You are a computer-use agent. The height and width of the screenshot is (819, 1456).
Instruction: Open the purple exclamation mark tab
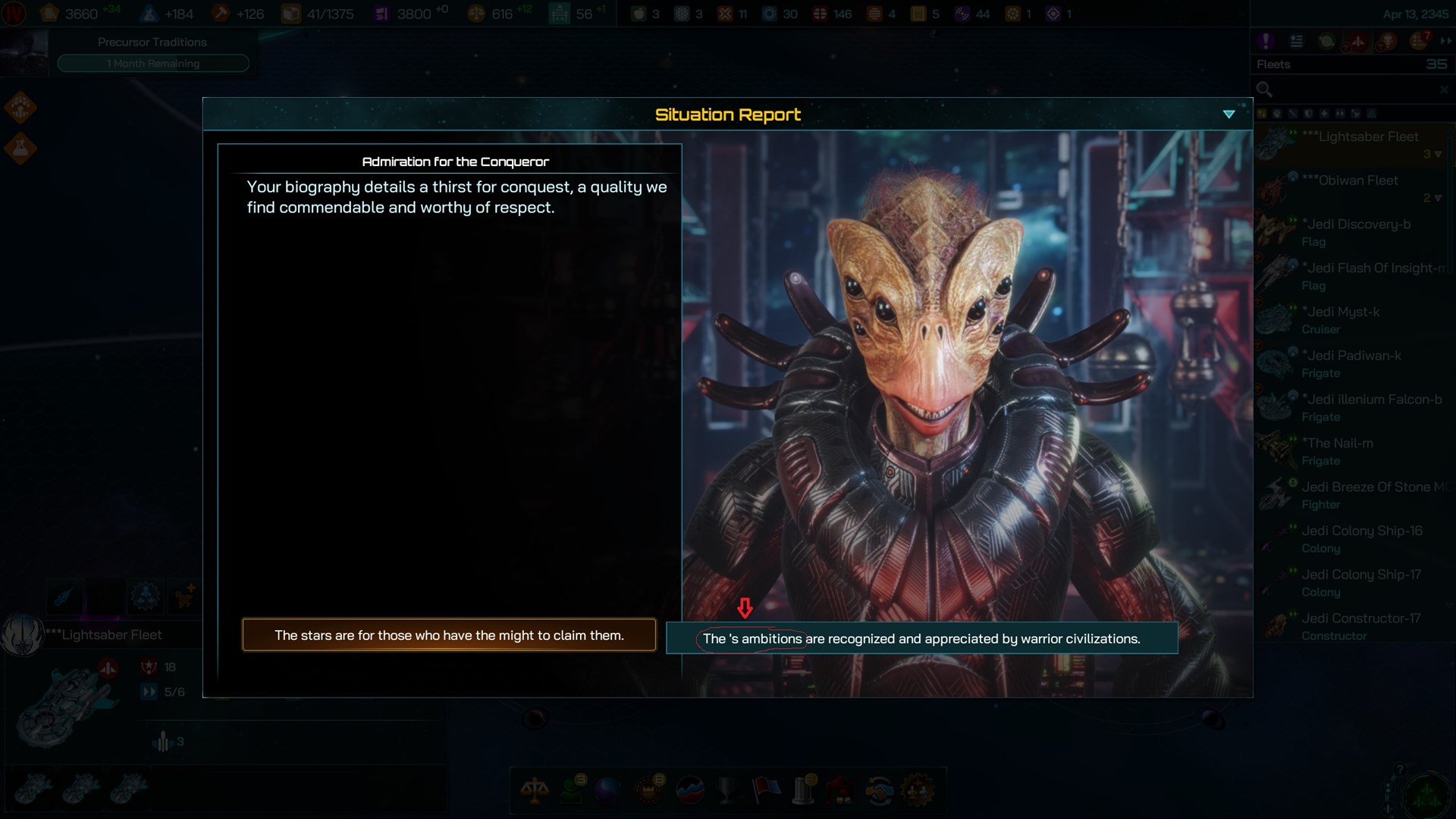1265,42
